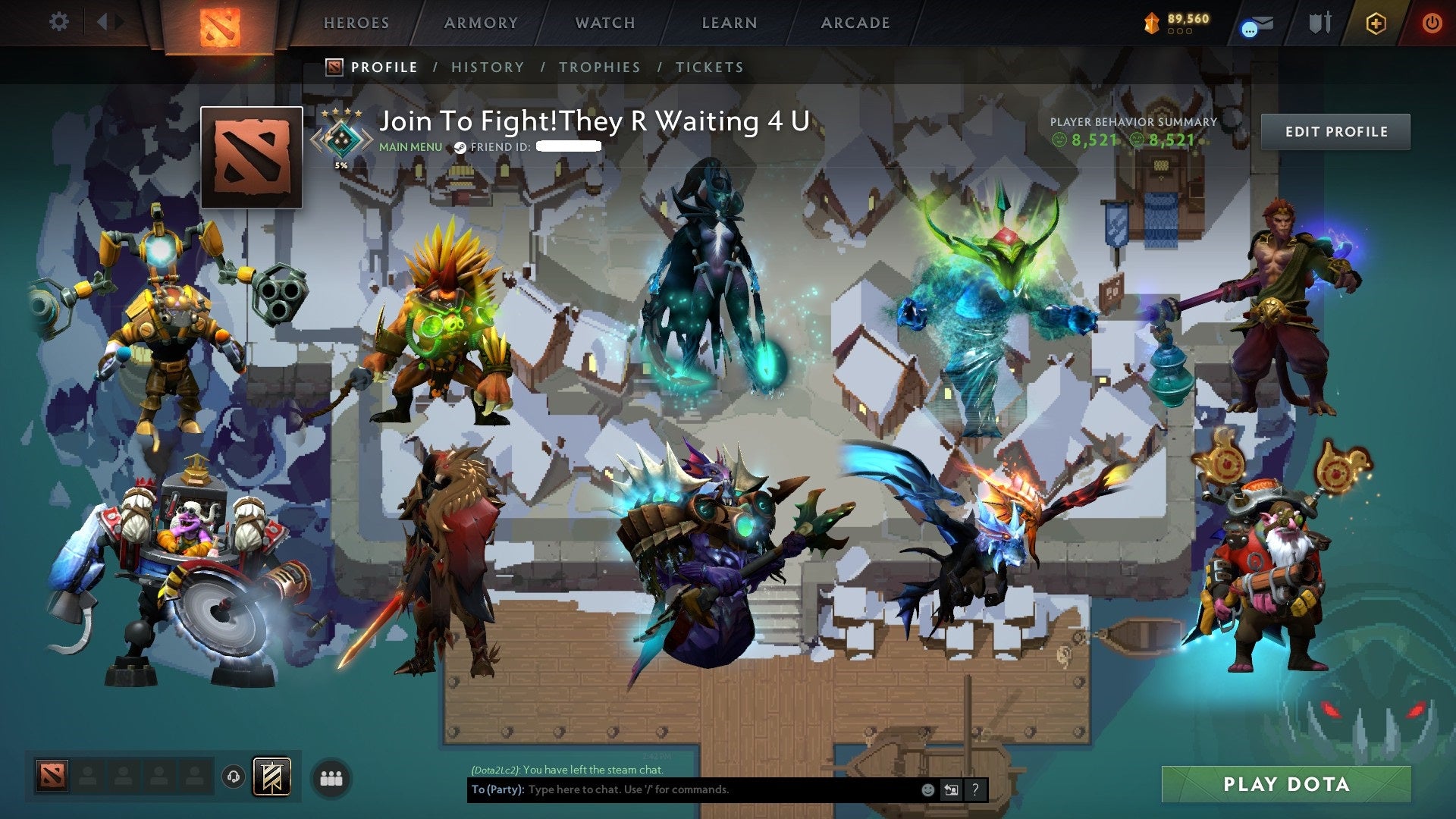The height and width of the screenshot is (819, 1456).
Task: Open the mail/notifications envelope icon
Action: point(1263,21)
